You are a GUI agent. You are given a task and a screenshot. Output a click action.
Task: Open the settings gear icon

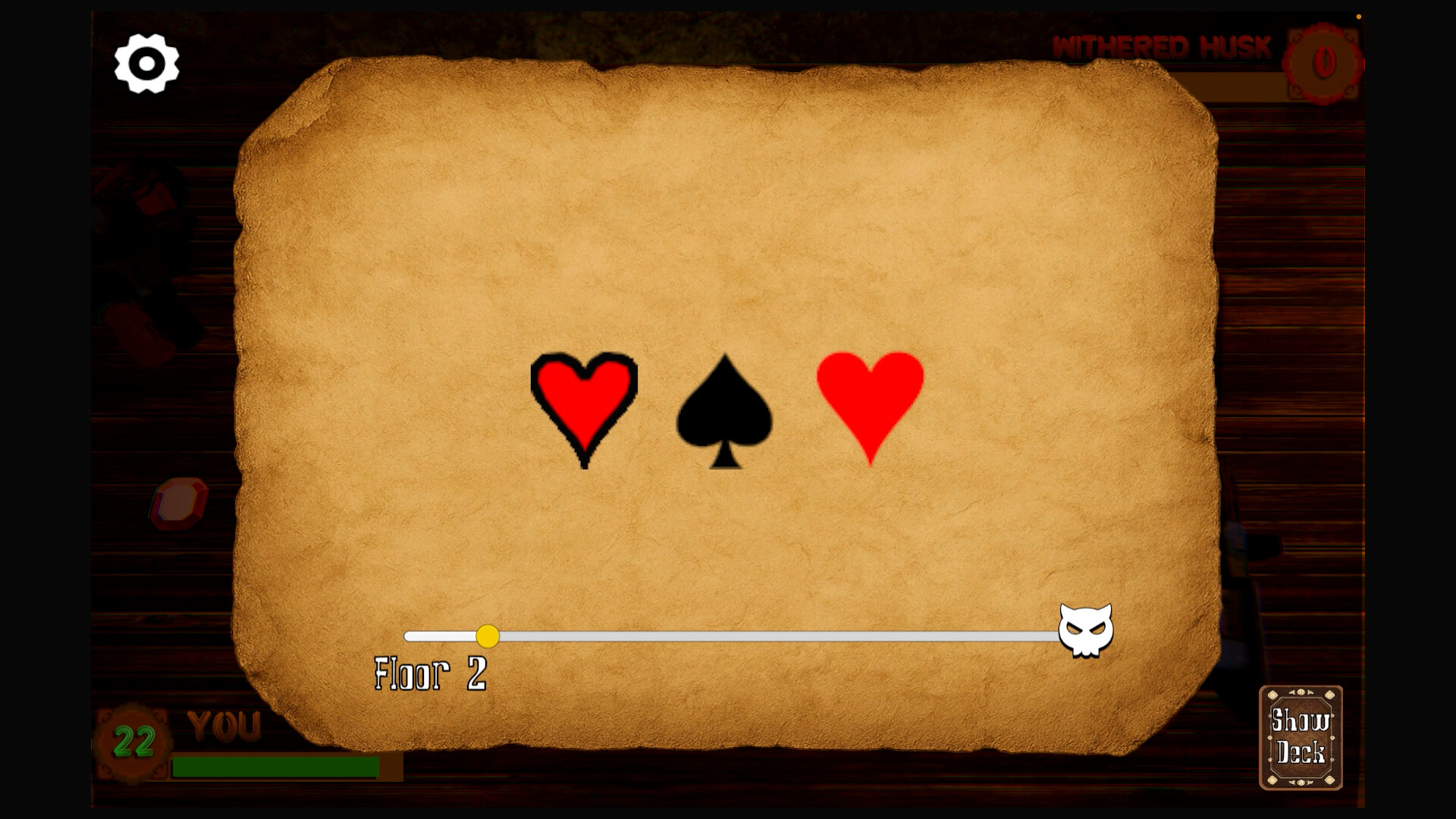click(x=146, y=64)
